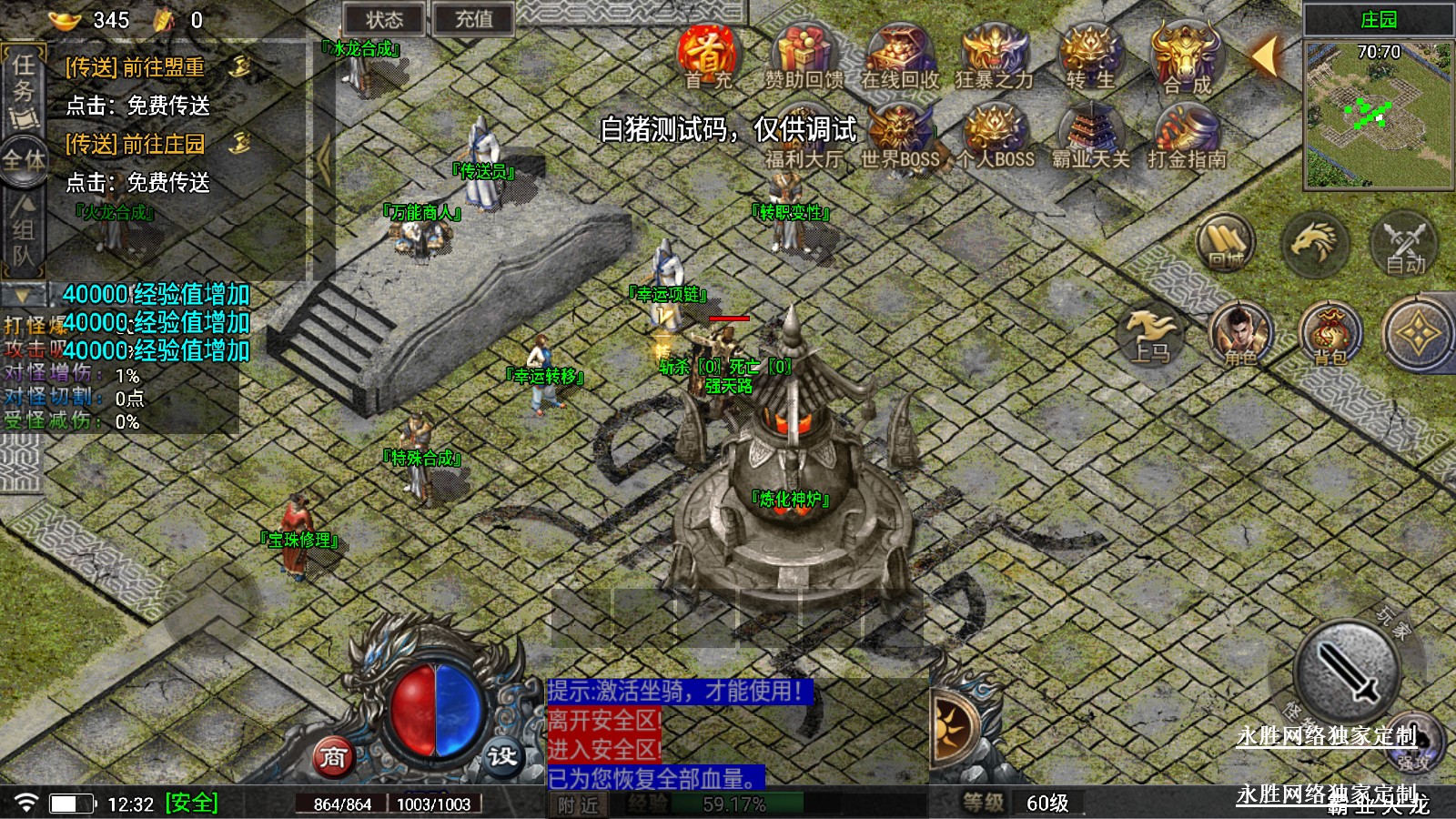
Task: Teleport via 前往盟重 quest entry
Action: click(136, 67)
